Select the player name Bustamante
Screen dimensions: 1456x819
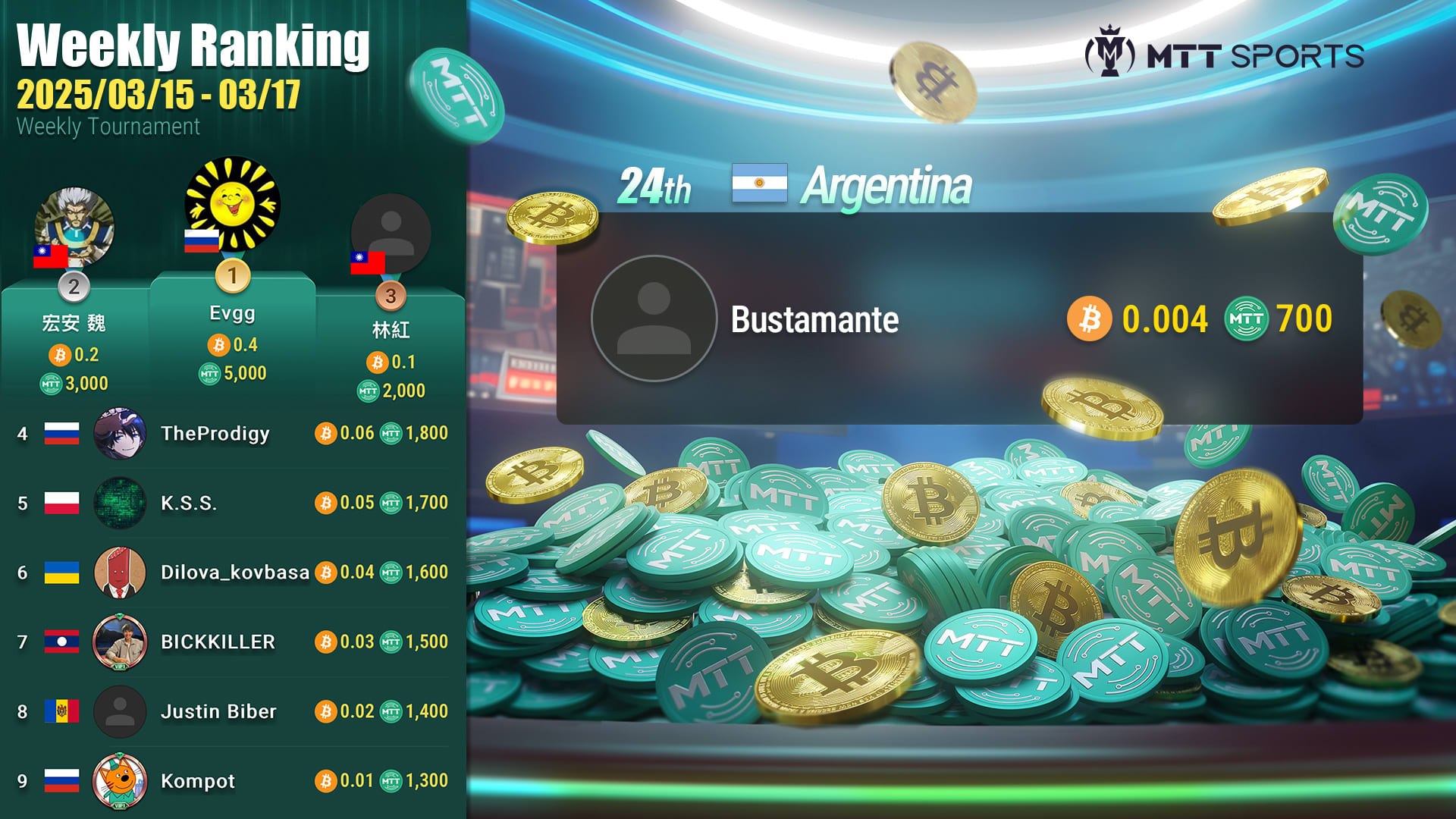(x=815, y=320)
